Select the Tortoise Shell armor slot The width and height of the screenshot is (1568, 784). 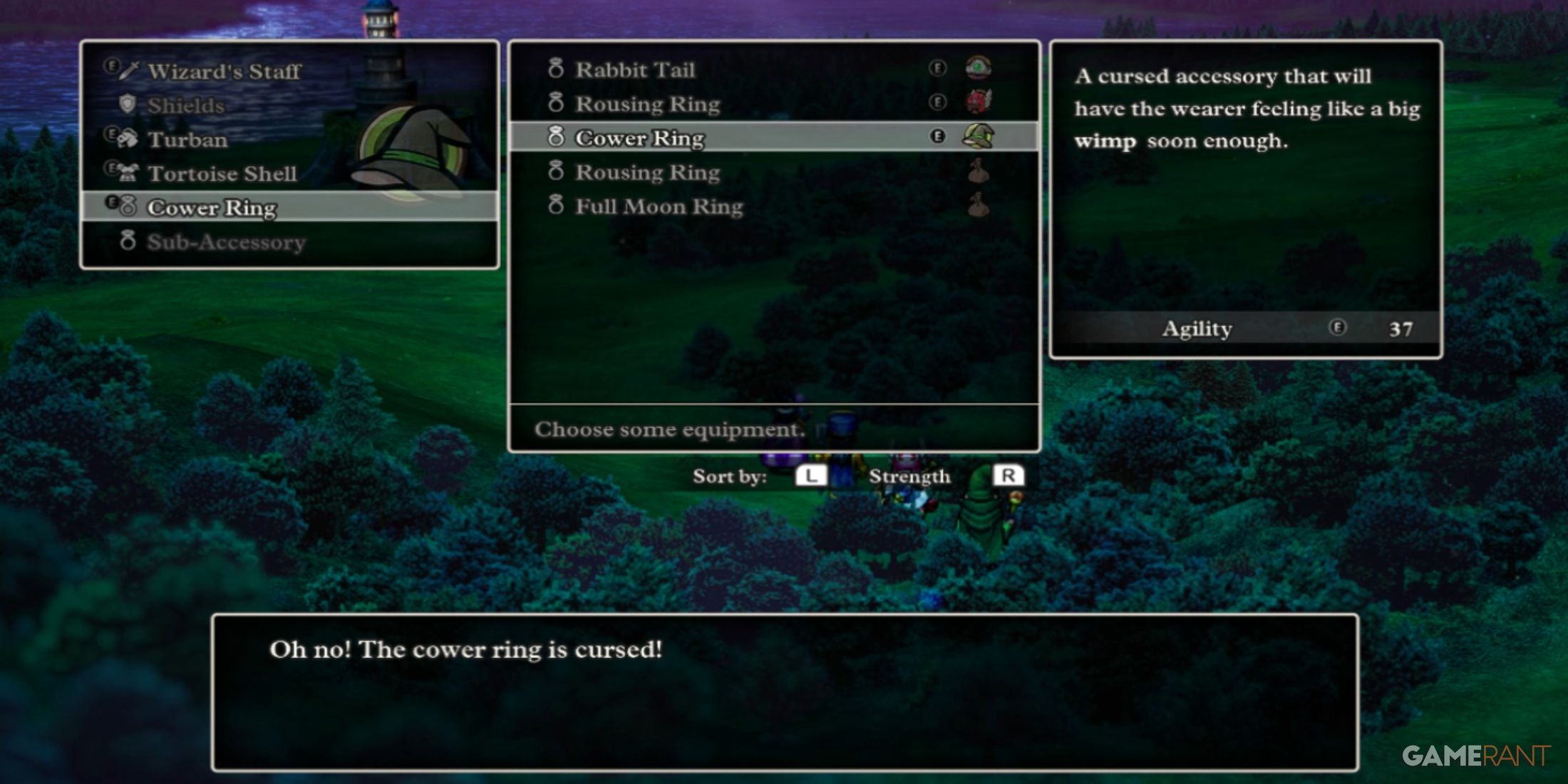point(222,174)
